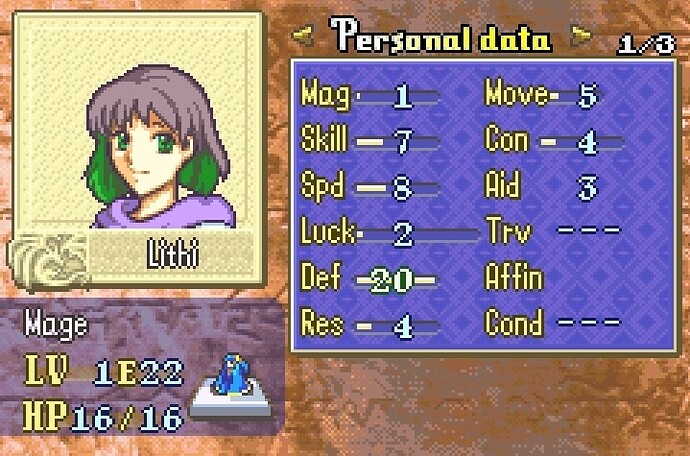Viewport: 690px width, 456px height.
Task: Click the right arrow beside Personal data
Action: pos(578,38)
